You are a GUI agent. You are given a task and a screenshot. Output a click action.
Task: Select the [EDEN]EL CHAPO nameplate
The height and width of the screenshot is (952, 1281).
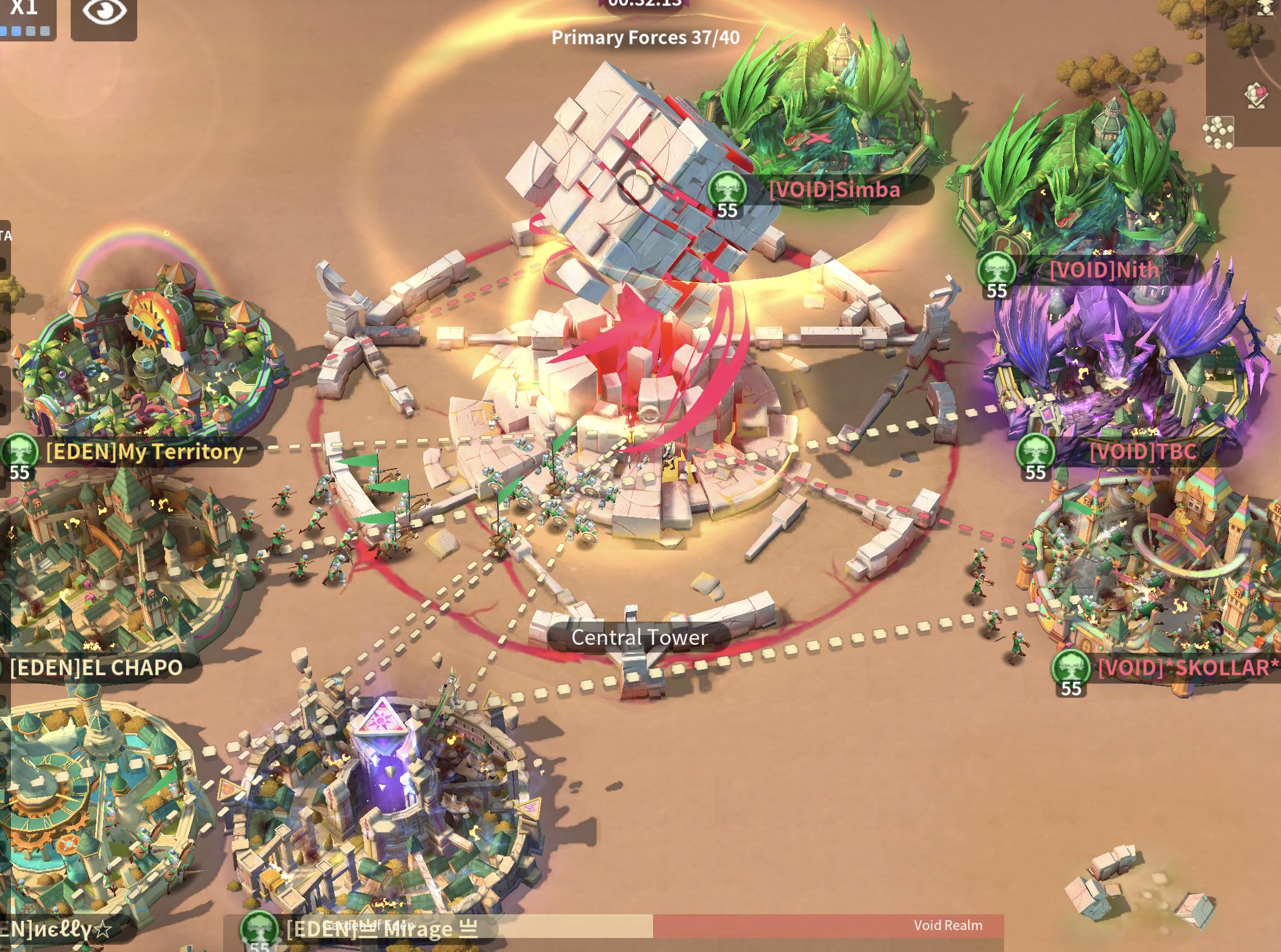[x=96, y=668]
